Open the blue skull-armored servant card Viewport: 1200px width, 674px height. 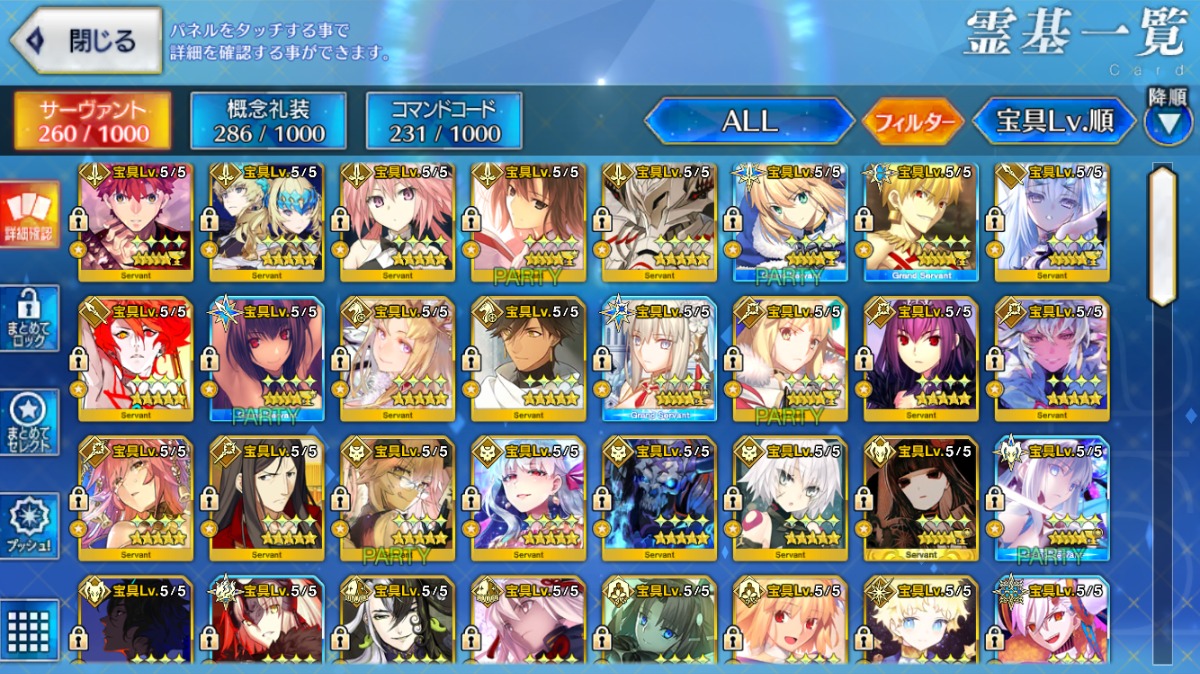(x=659, y=497)
